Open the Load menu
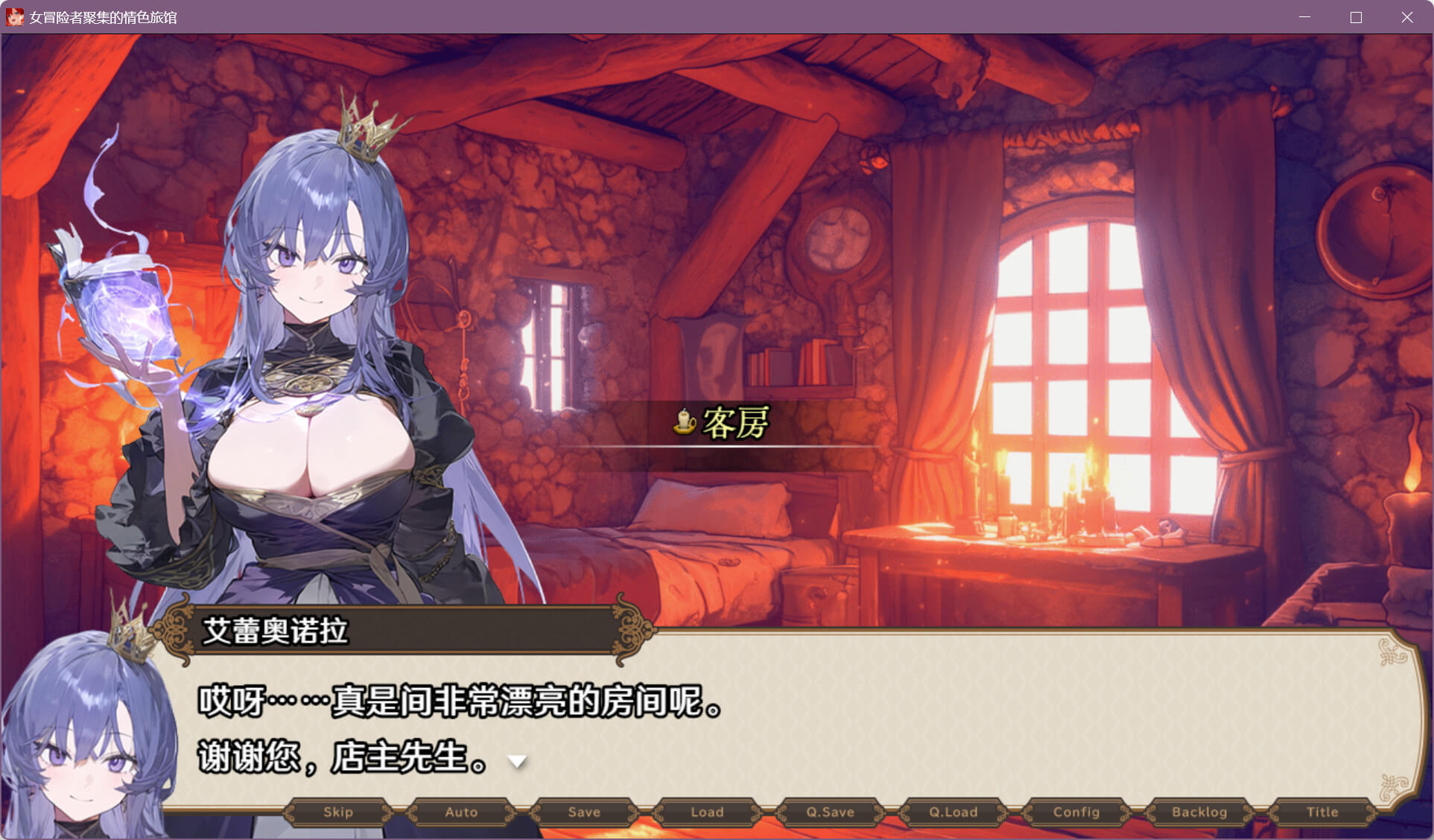 click(x=707, y=812)
